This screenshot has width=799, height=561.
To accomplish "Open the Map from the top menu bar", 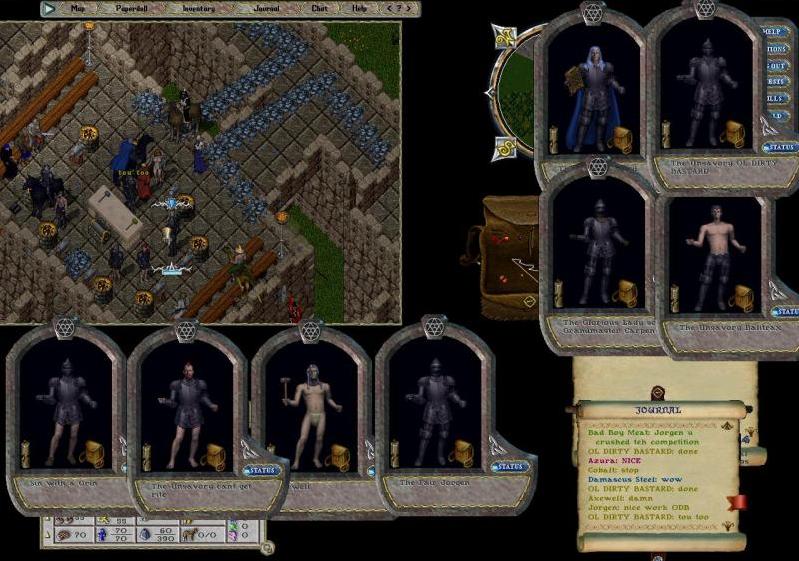I will tap(78, 8).
